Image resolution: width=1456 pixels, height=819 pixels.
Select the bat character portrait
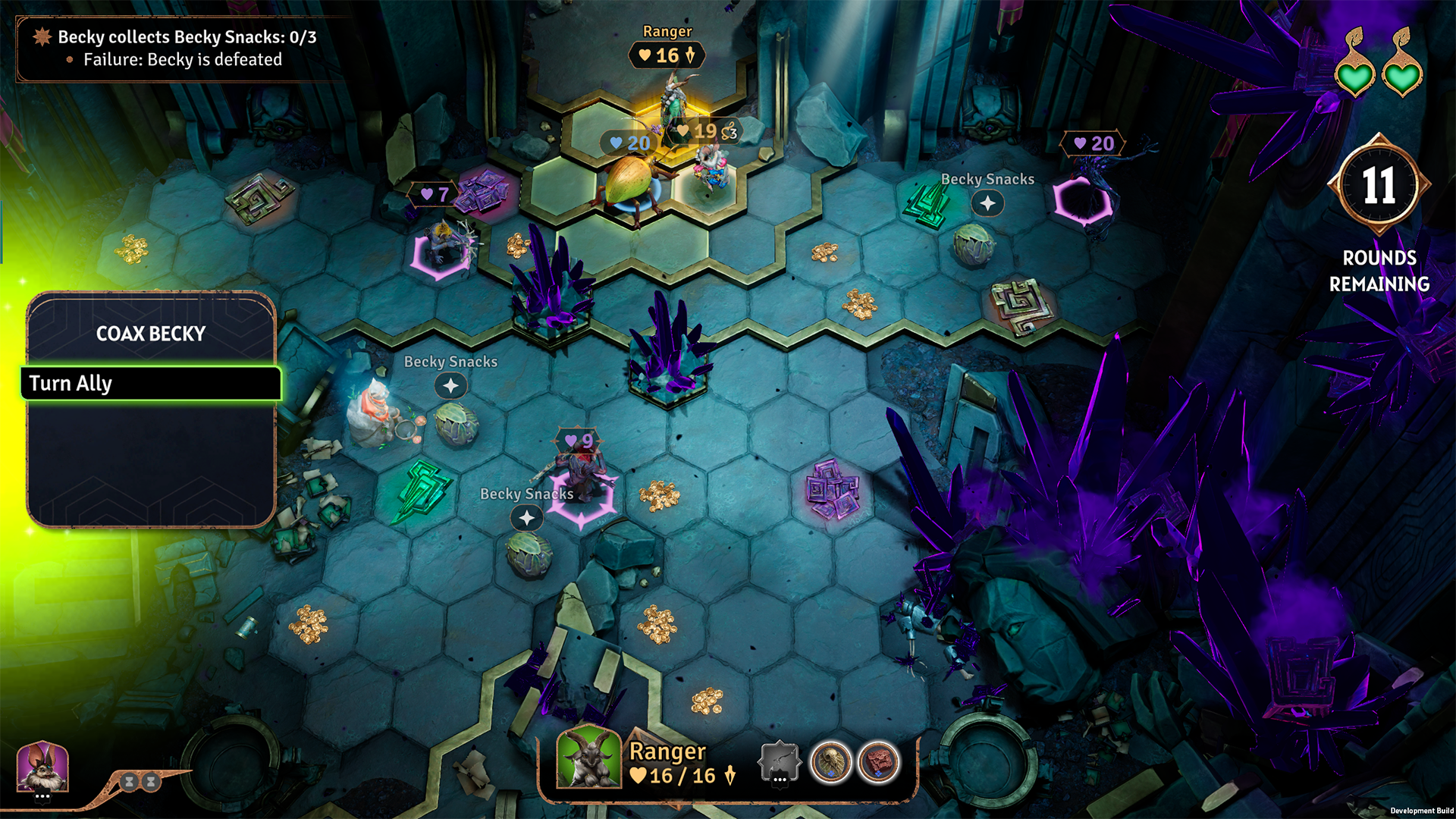coord(43,767)
